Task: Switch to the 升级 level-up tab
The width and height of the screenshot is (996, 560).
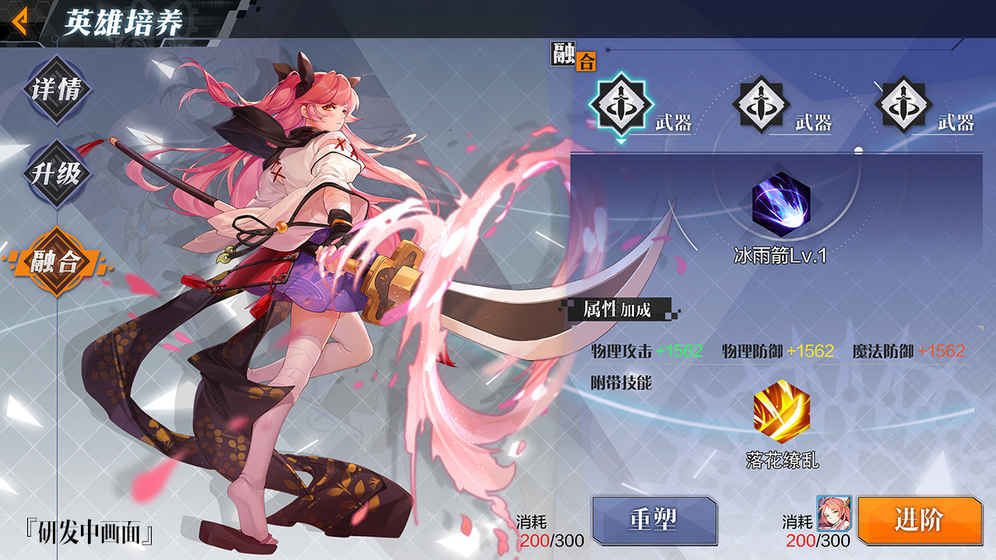Action: [x=57, y=175]
